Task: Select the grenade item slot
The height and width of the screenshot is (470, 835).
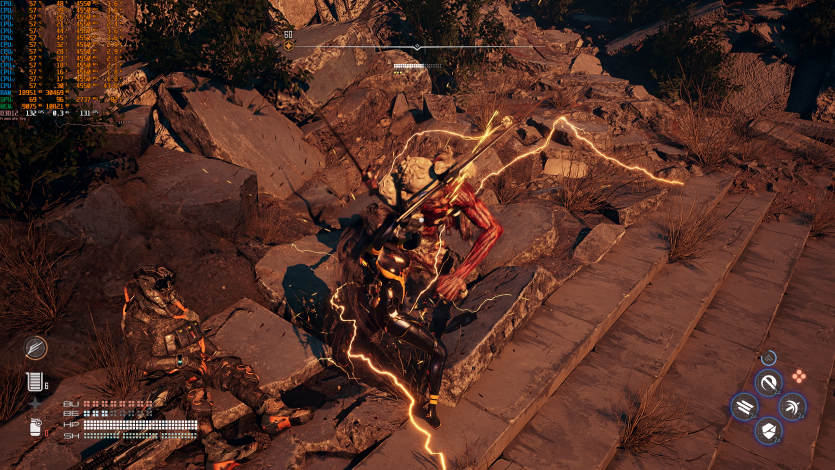Action: [x=36, y=428]
